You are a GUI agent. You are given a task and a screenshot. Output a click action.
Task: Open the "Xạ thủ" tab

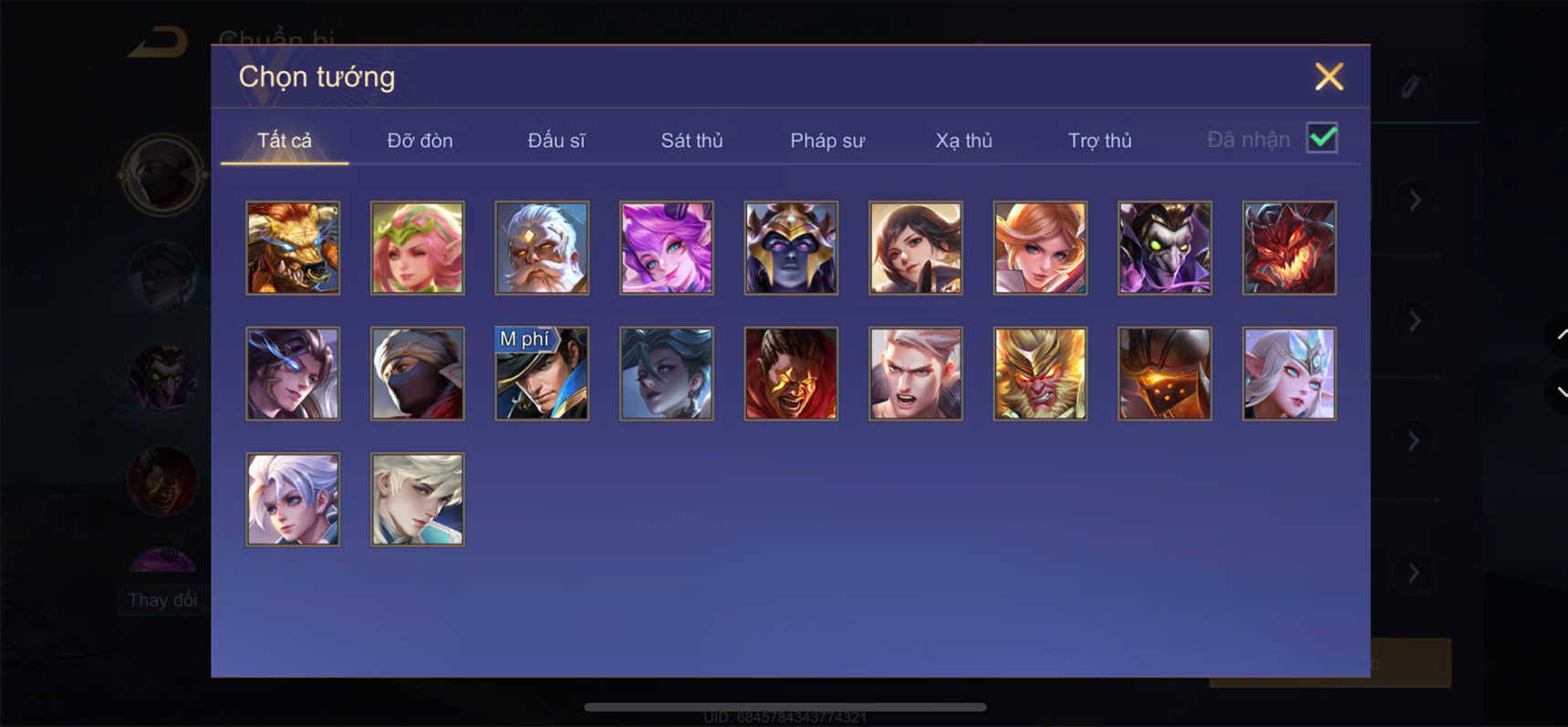coord(962,140)
